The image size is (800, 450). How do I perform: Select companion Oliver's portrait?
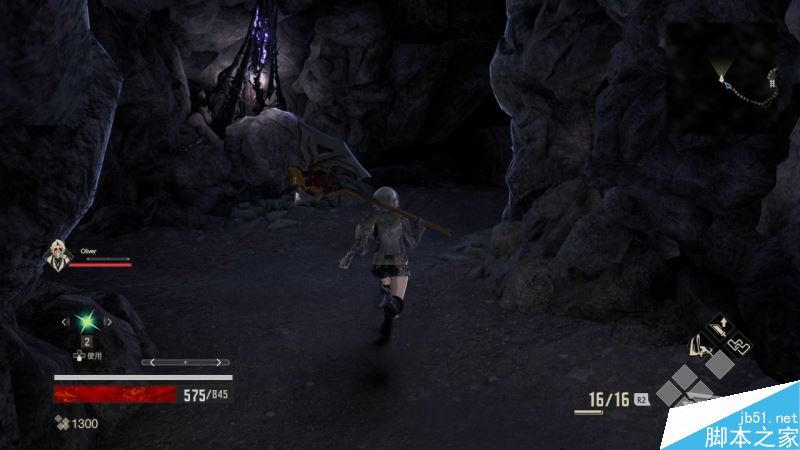(58, 258)
